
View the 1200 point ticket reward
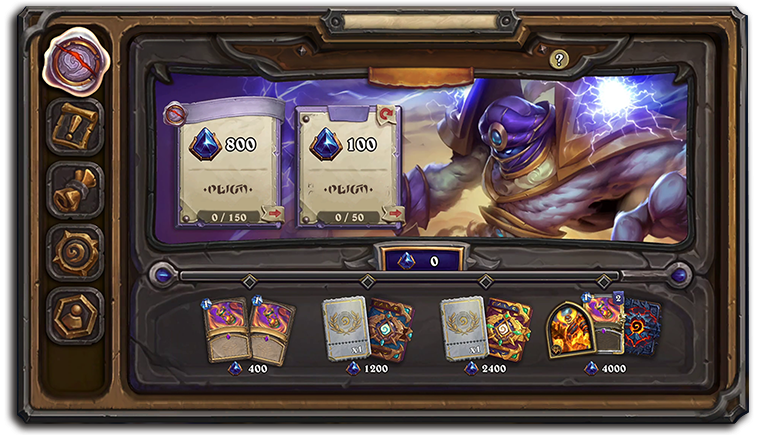click(x=367, y=330)
